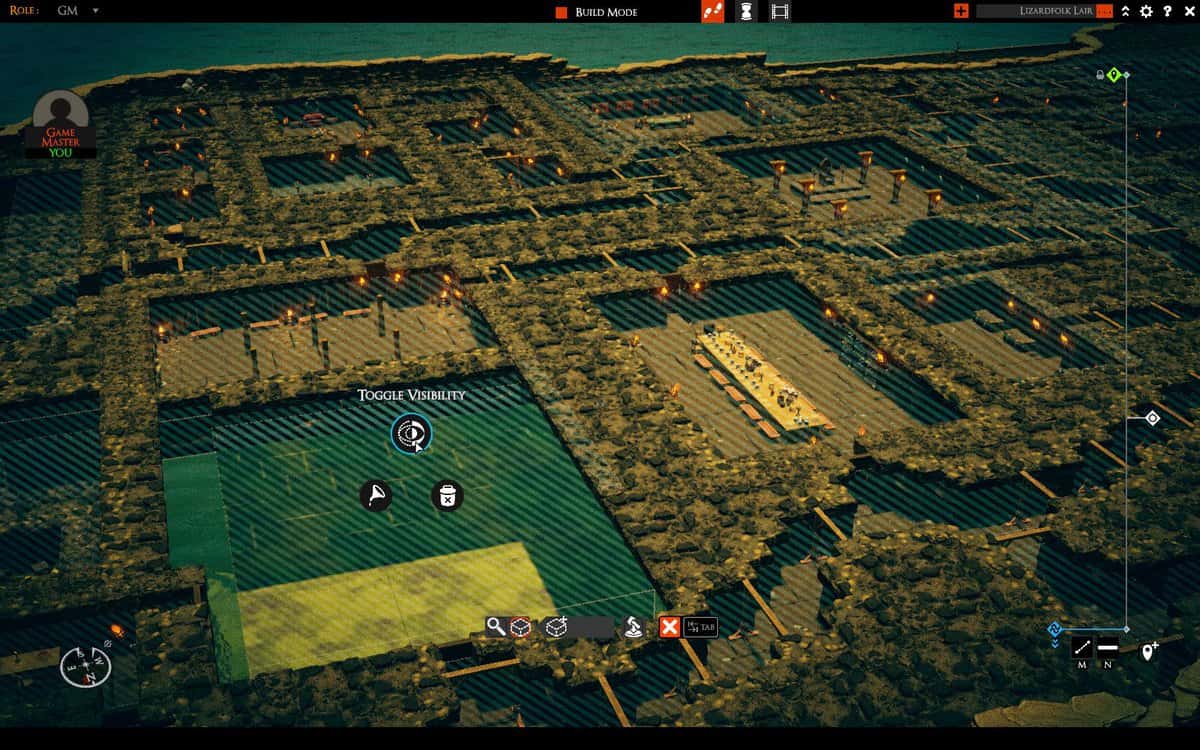Expand the double-chevron board list
This screenshot has height=750, width=1200.
coord(1126,11)
